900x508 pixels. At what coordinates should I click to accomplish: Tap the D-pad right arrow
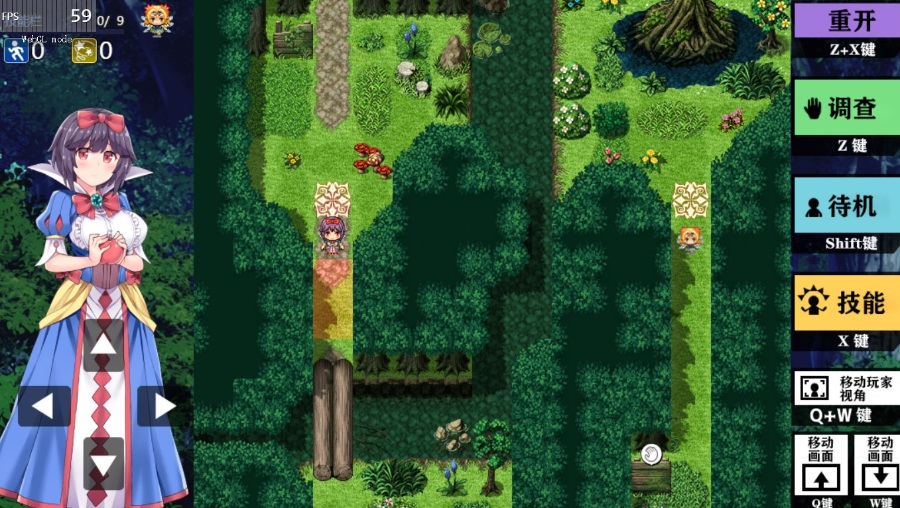click(x=162, y=406)
